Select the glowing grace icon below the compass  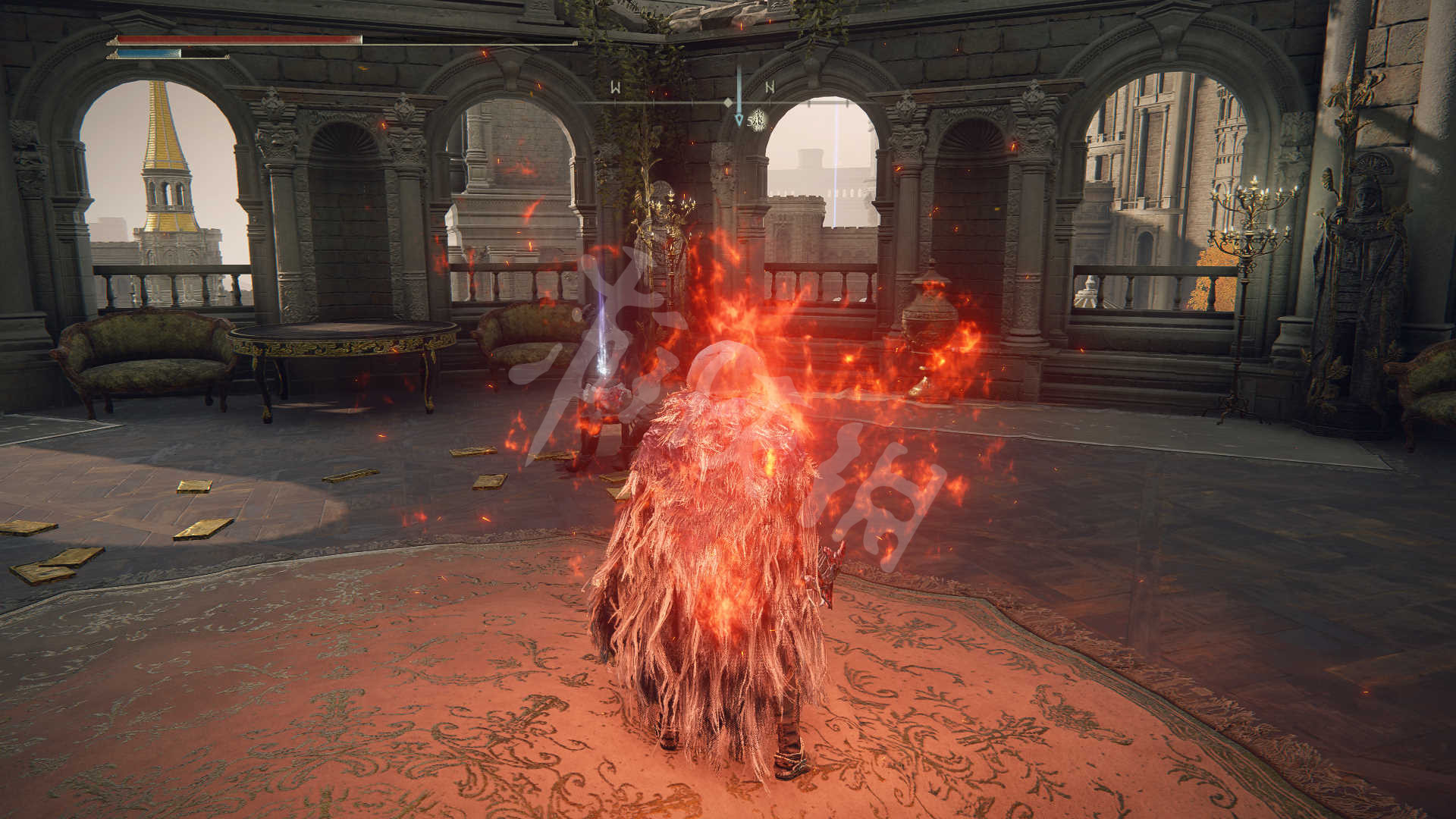(x=757, y=119)
